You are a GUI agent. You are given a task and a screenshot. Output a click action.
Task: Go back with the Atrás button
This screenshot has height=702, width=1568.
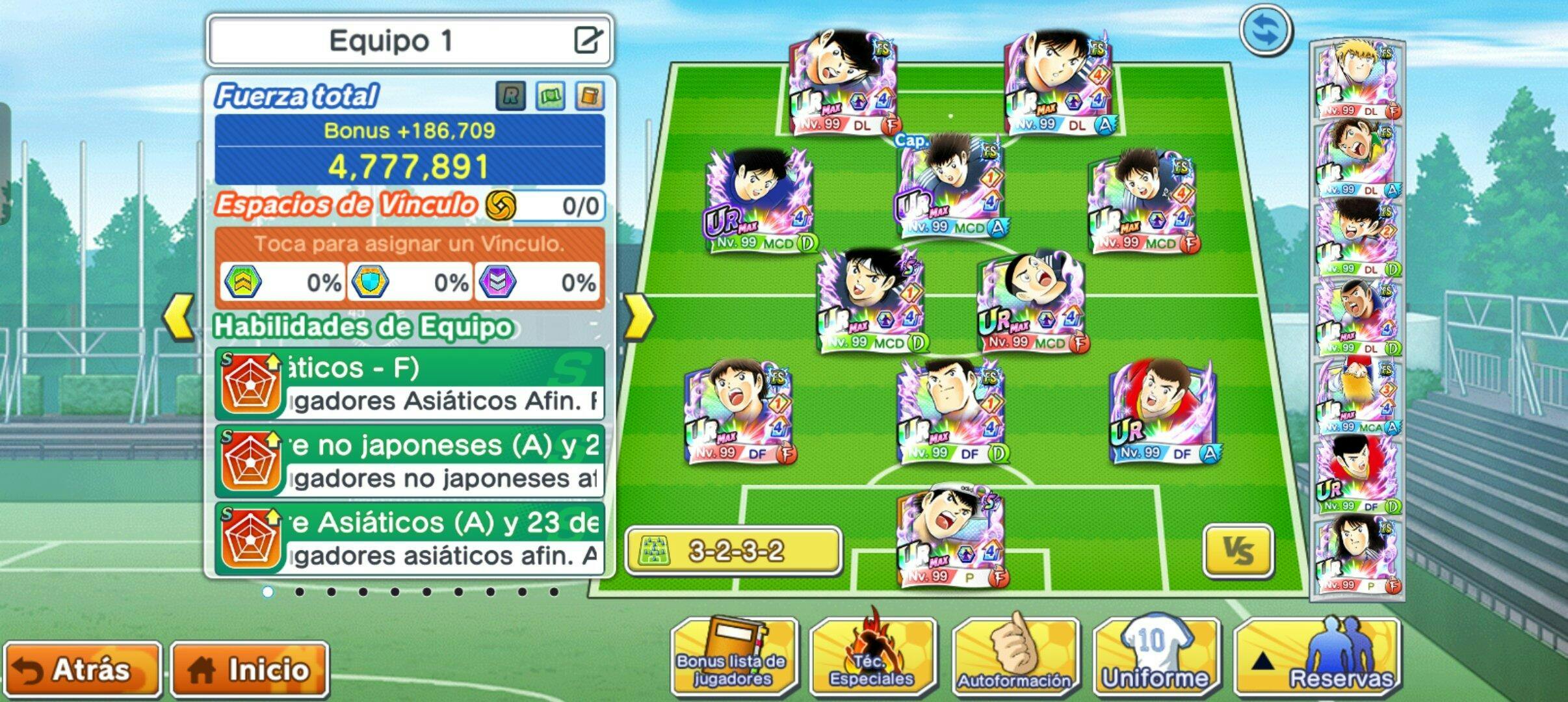point(82,669)
